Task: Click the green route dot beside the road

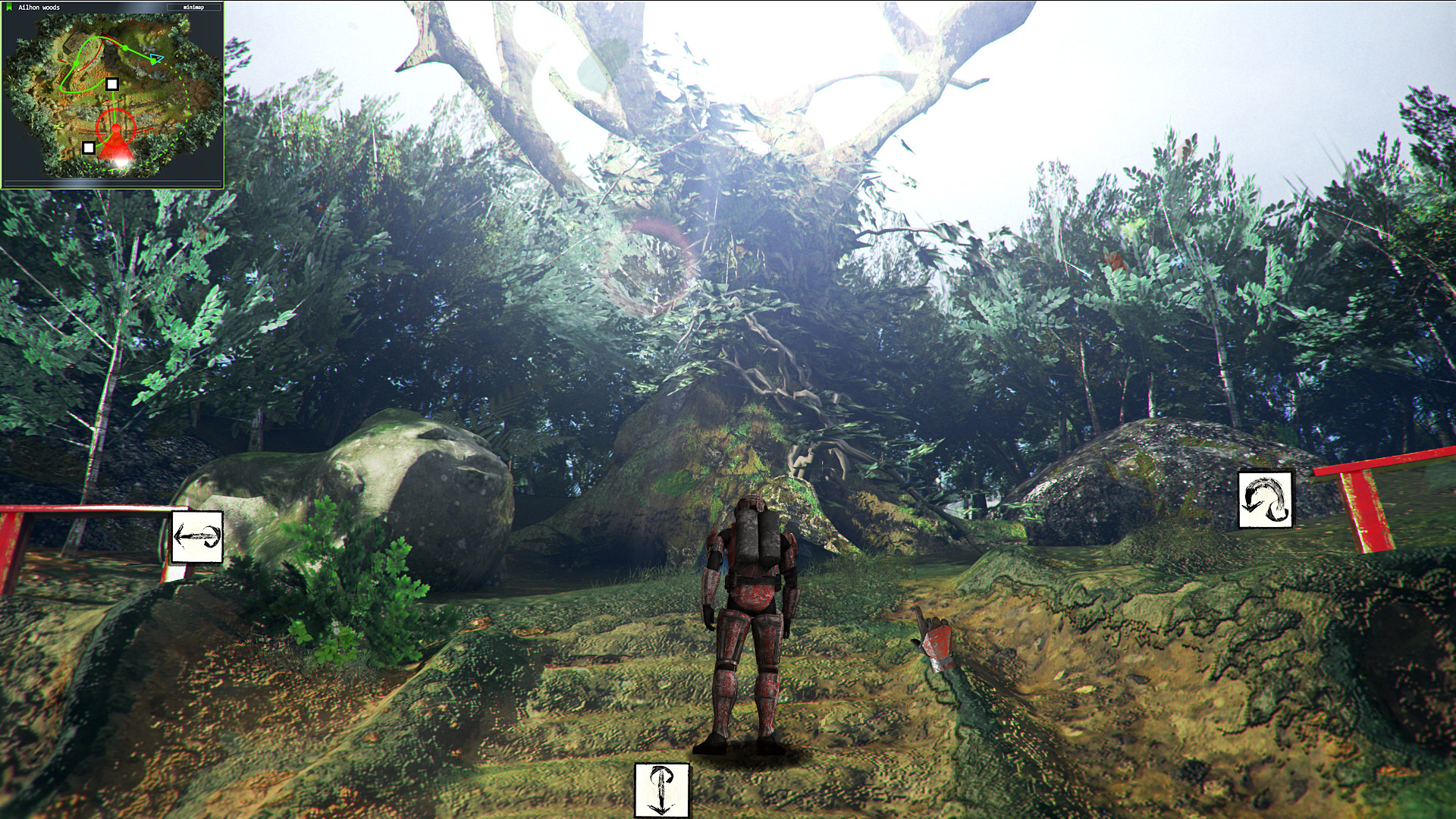Action: (x=125, y=48)
